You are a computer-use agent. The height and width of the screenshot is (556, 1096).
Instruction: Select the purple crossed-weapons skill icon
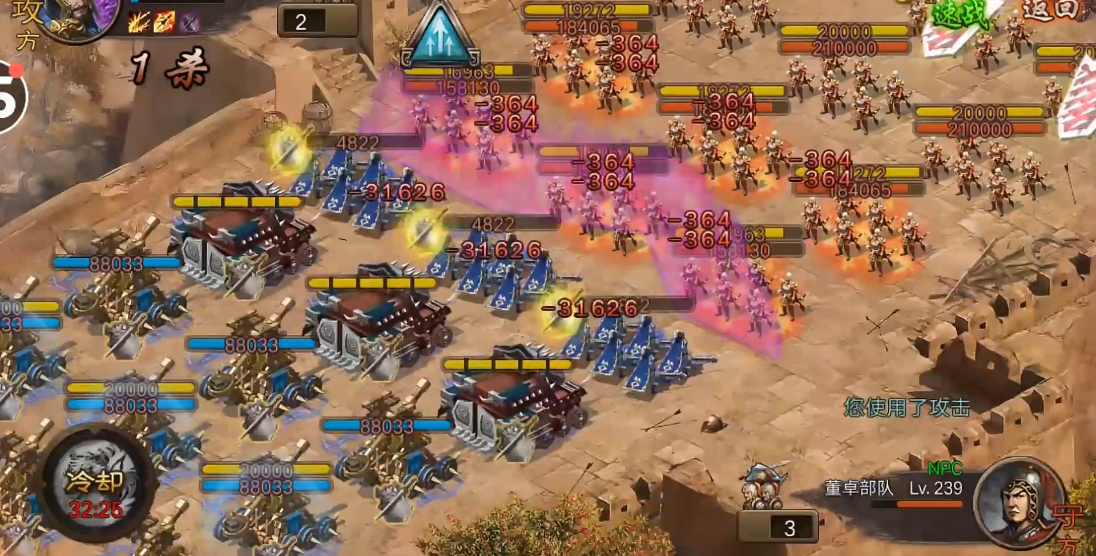[189, 21]
